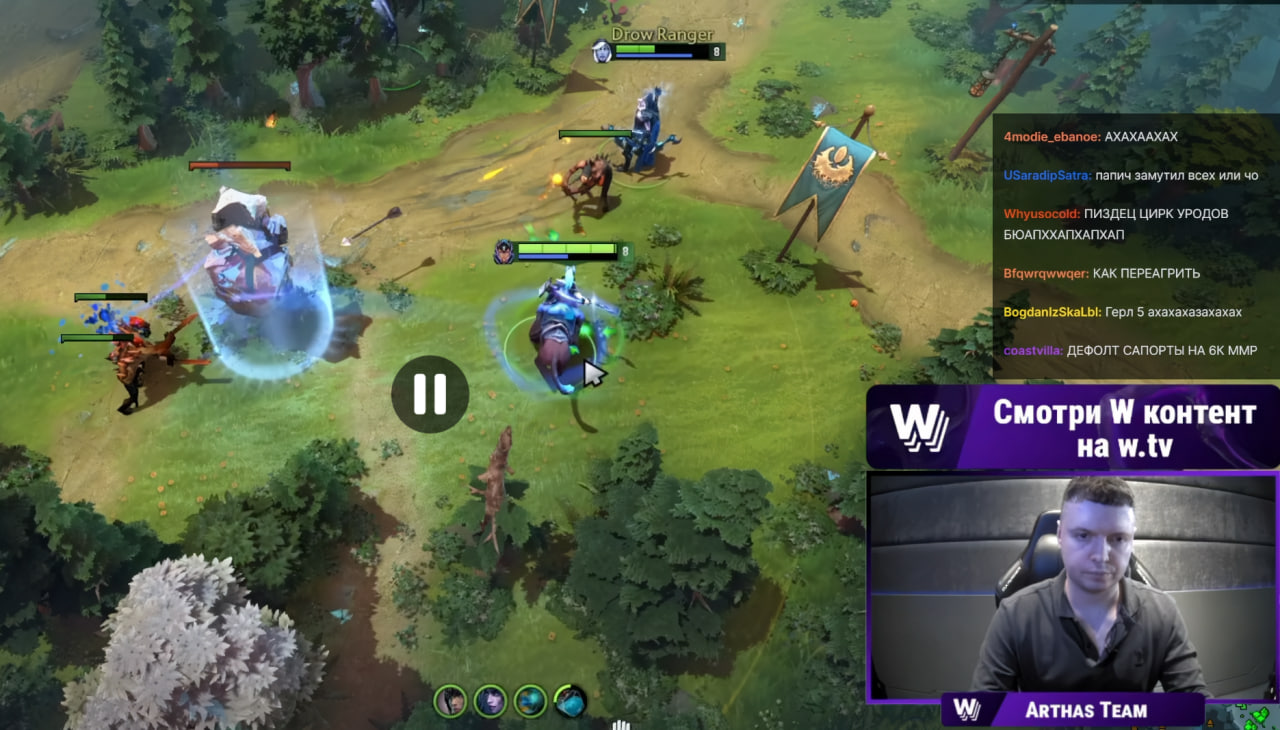The image size is (1280, 730).
Task: Select the glowing blue orb portrait
Action: (x=530, y=701)
